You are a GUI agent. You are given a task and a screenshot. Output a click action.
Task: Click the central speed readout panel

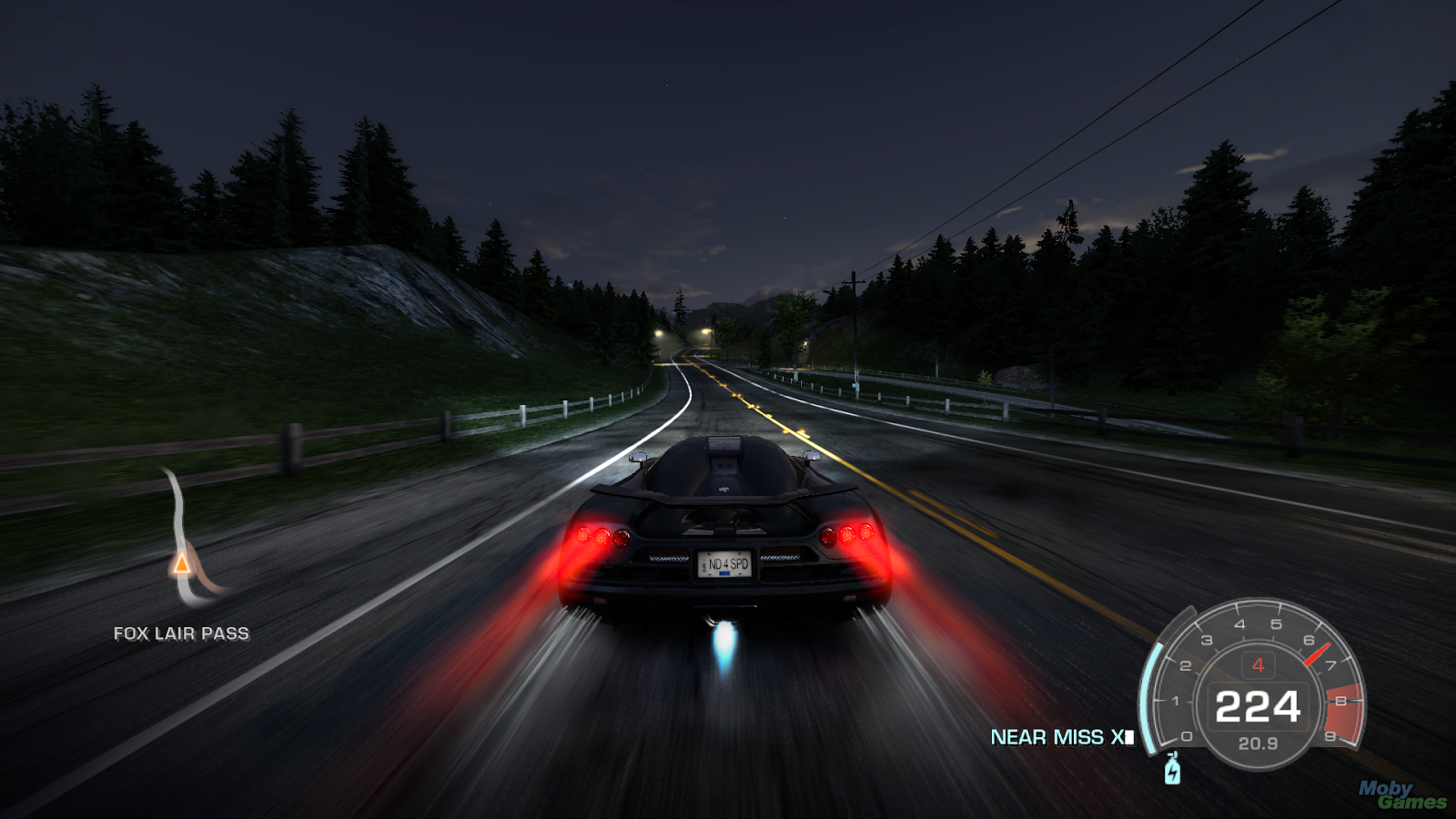1259,707
